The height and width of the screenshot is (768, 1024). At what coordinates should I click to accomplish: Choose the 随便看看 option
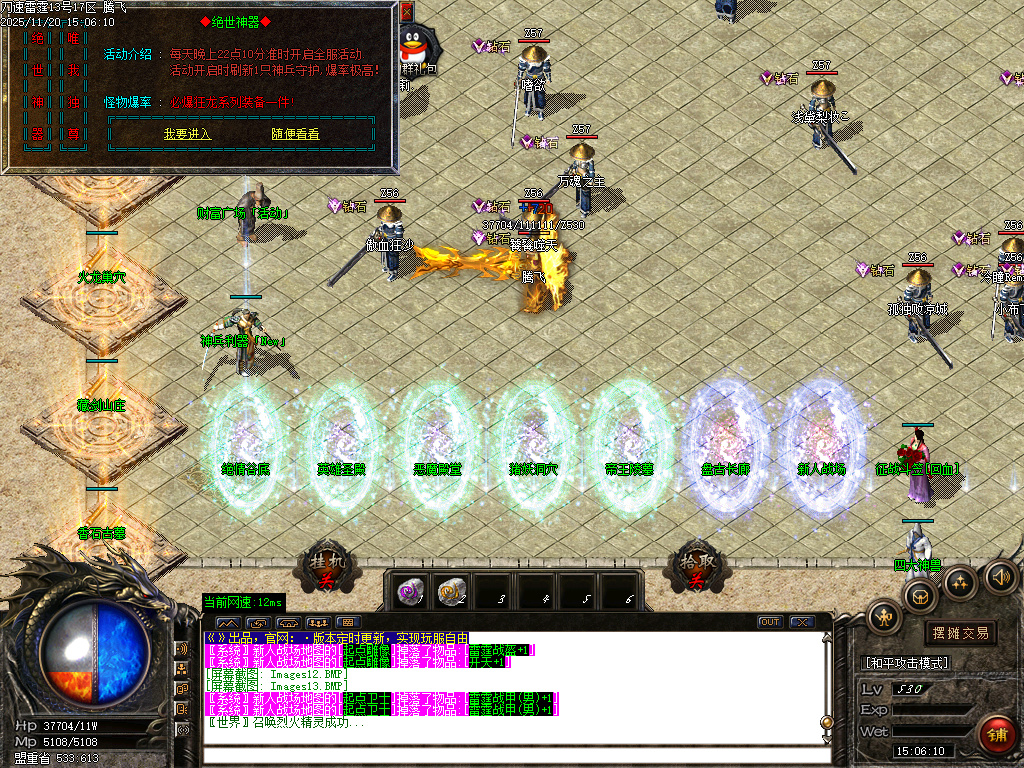[x=295, y=134]
